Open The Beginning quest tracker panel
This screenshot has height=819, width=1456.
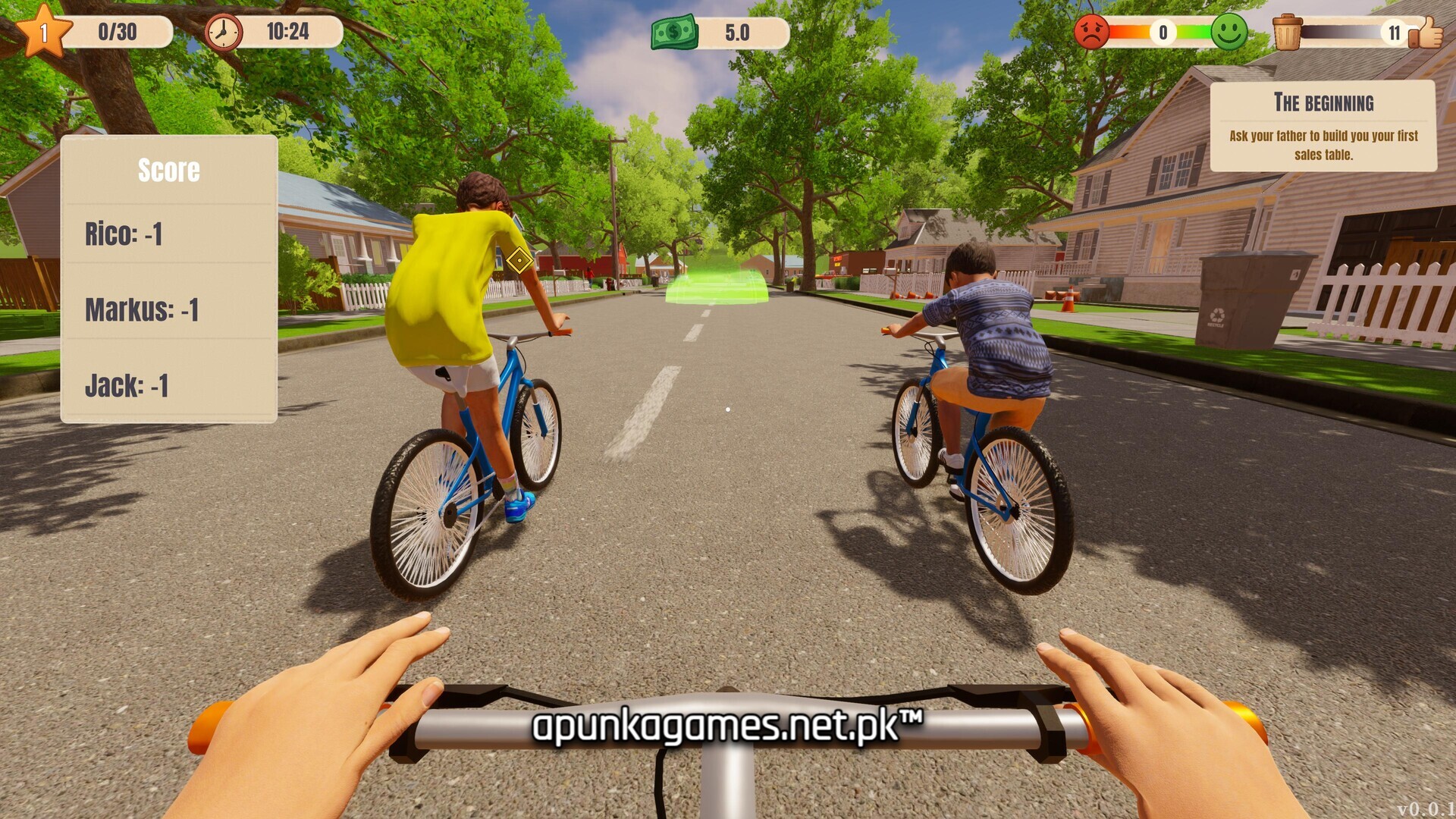click(x=1323, y=126)
